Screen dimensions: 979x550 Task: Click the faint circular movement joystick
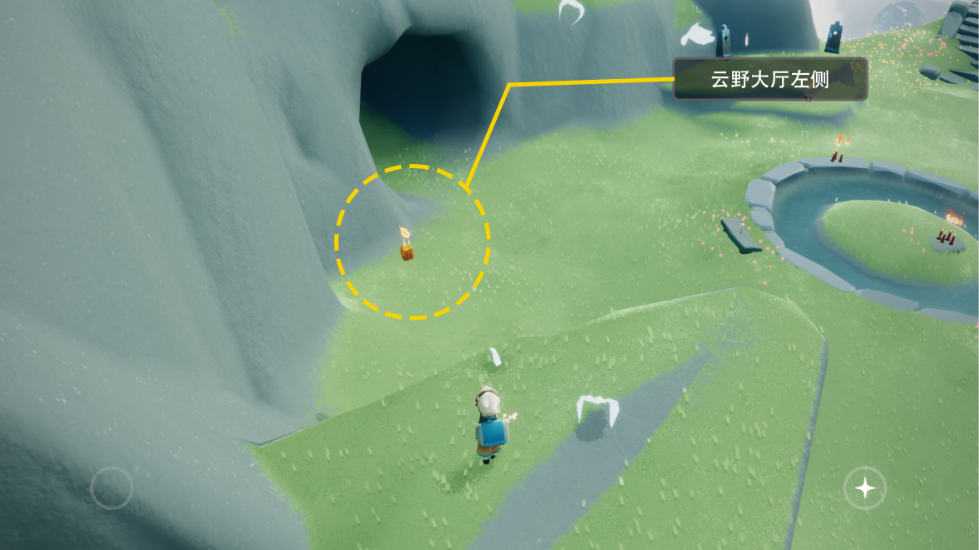tap(111, 488)
